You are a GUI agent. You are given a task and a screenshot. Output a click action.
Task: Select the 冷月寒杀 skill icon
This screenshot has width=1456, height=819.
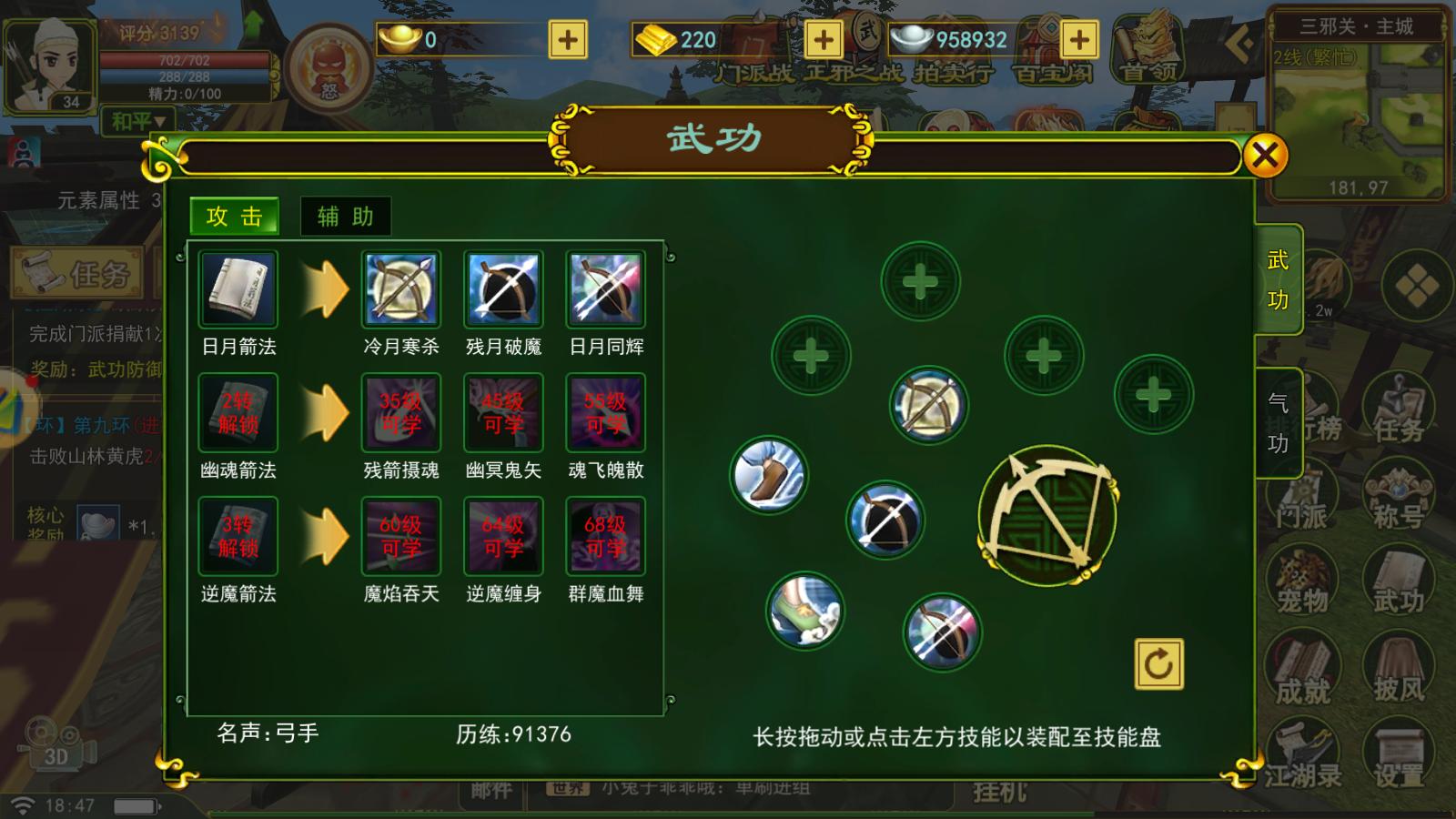pyautogui.click(x=403, y=291)
